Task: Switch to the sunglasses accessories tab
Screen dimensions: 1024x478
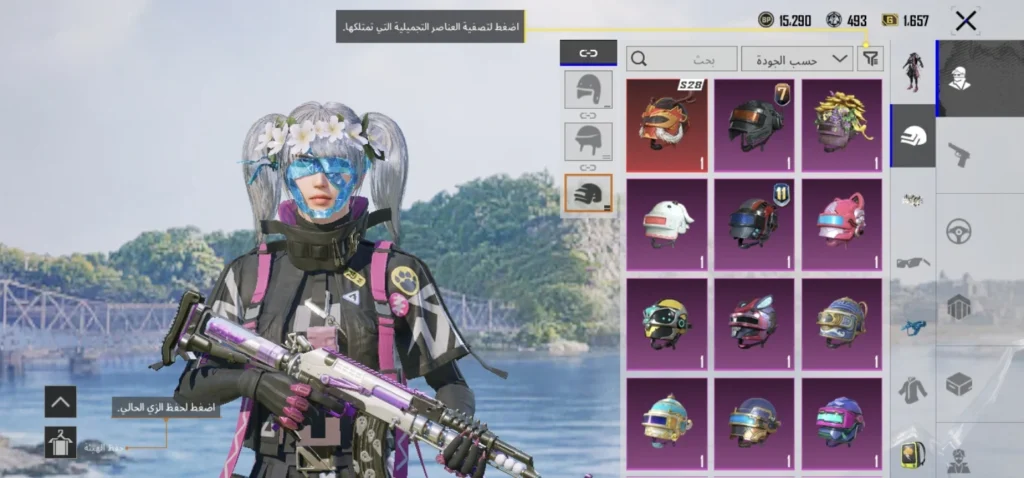Action: 913,263
